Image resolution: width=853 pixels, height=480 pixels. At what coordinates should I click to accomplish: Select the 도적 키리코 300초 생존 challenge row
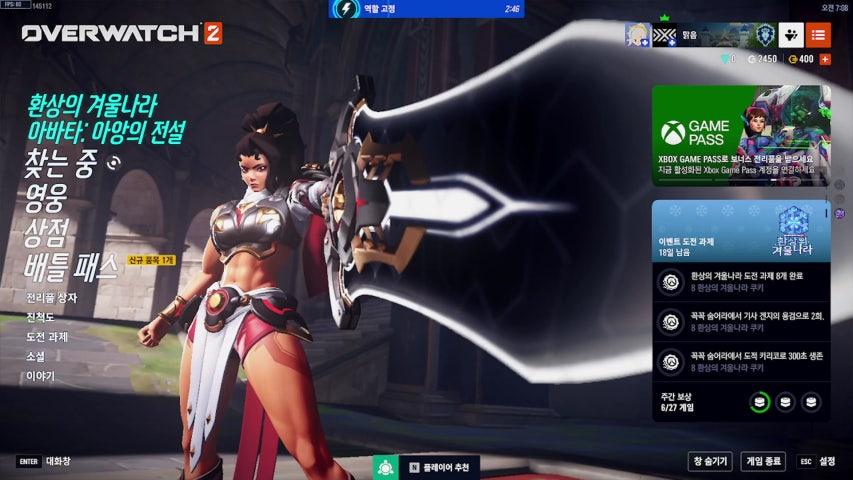pyautogui.click(x=741, y=360)
